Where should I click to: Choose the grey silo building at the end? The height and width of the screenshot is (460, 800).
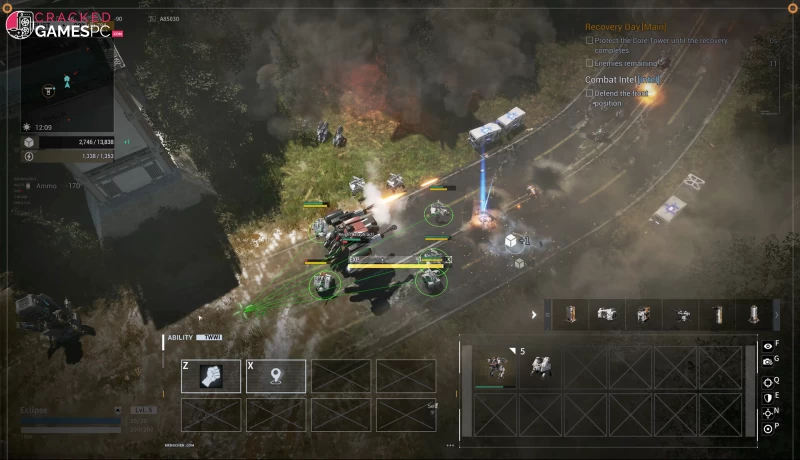pyautogui.click(x=753, y=315)
